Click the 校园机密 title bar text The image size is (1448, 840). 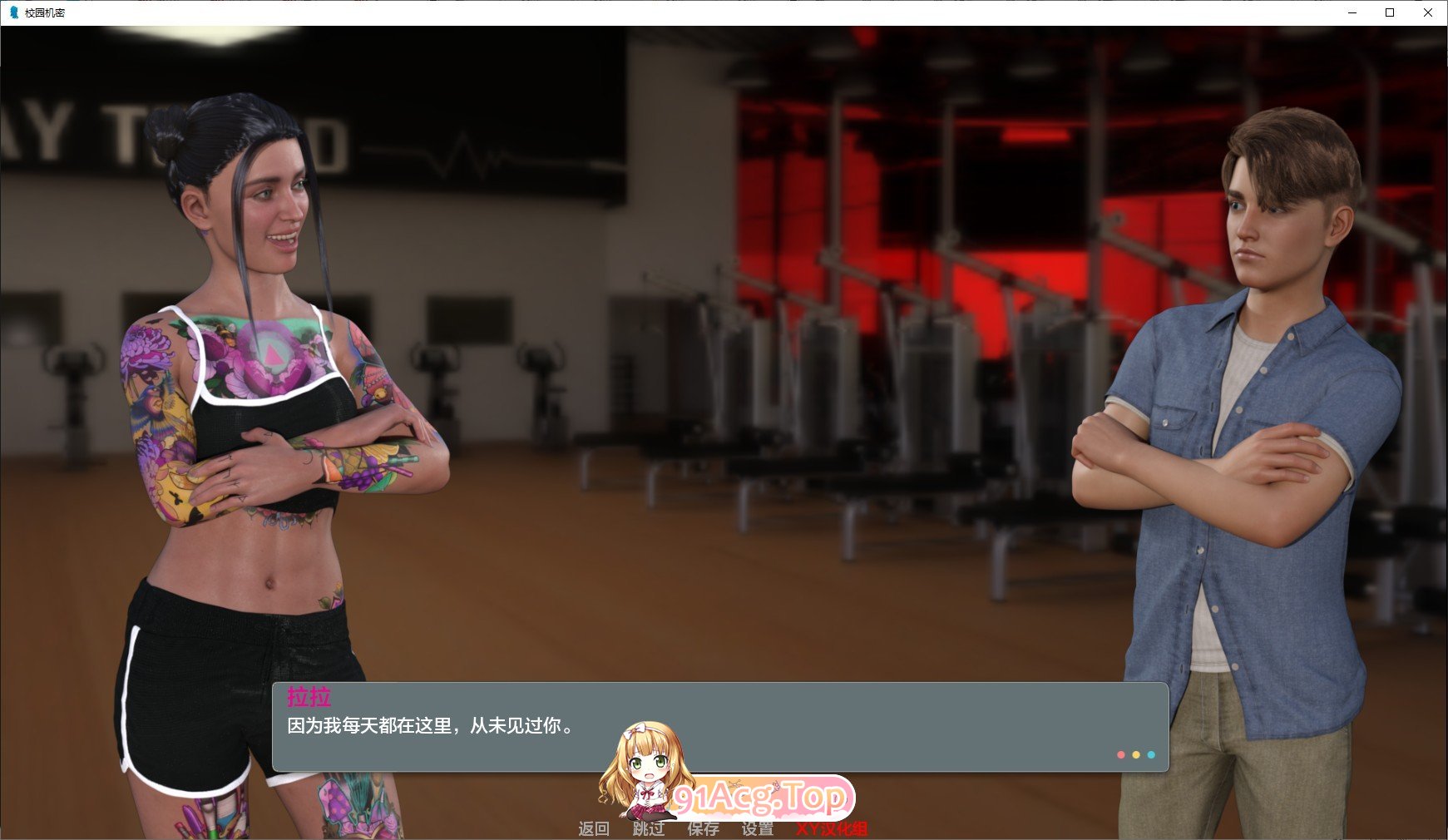tap(46, 13)
